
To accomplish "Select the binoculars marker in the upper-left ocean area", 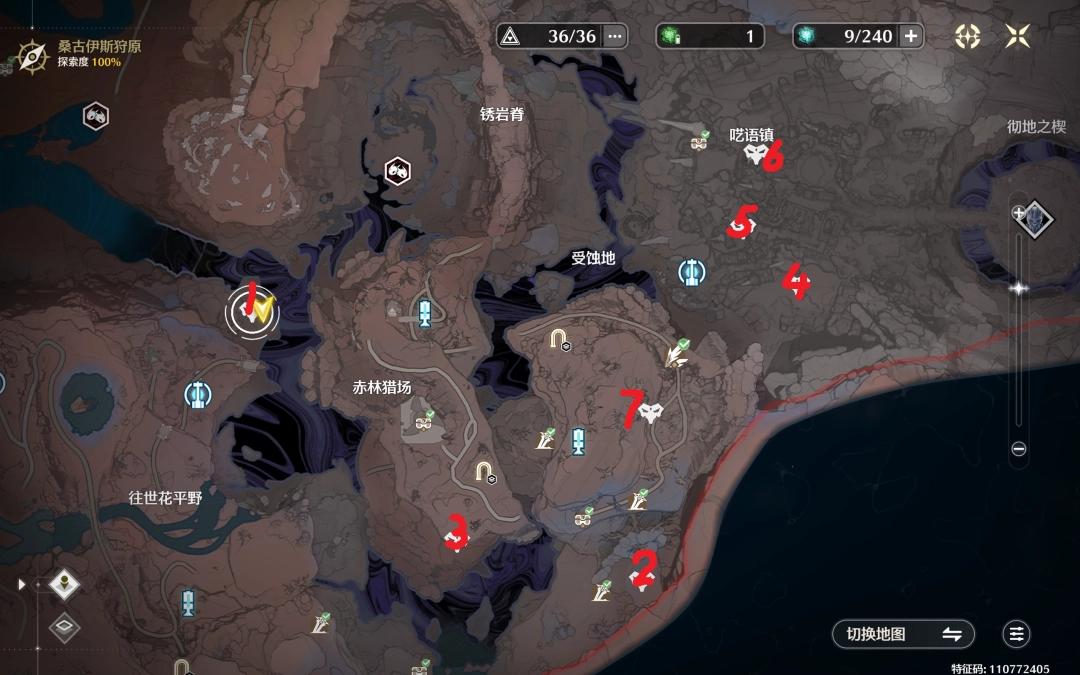I will tap(96, 115).
